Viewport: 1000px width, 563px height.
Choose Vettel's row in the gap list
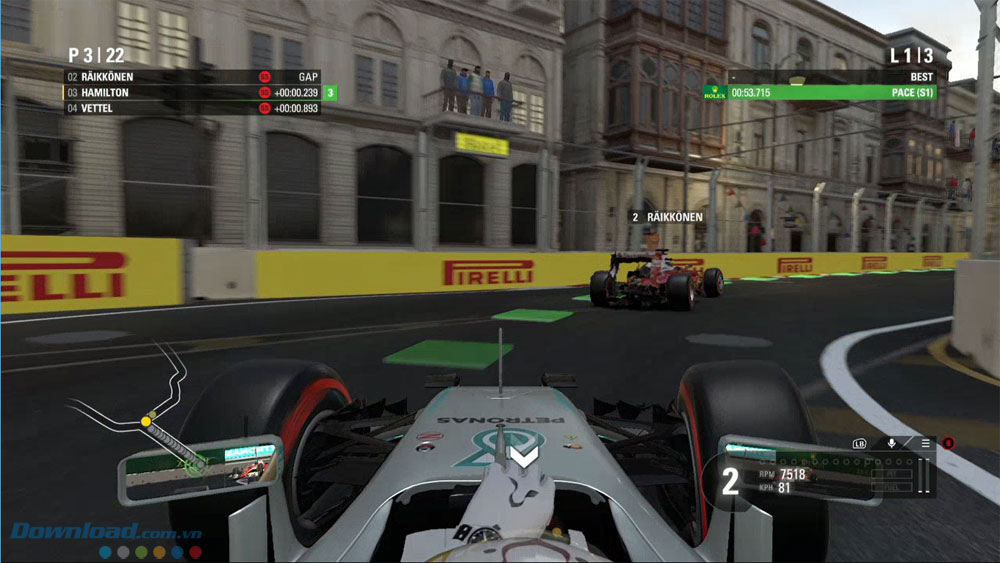190,108
